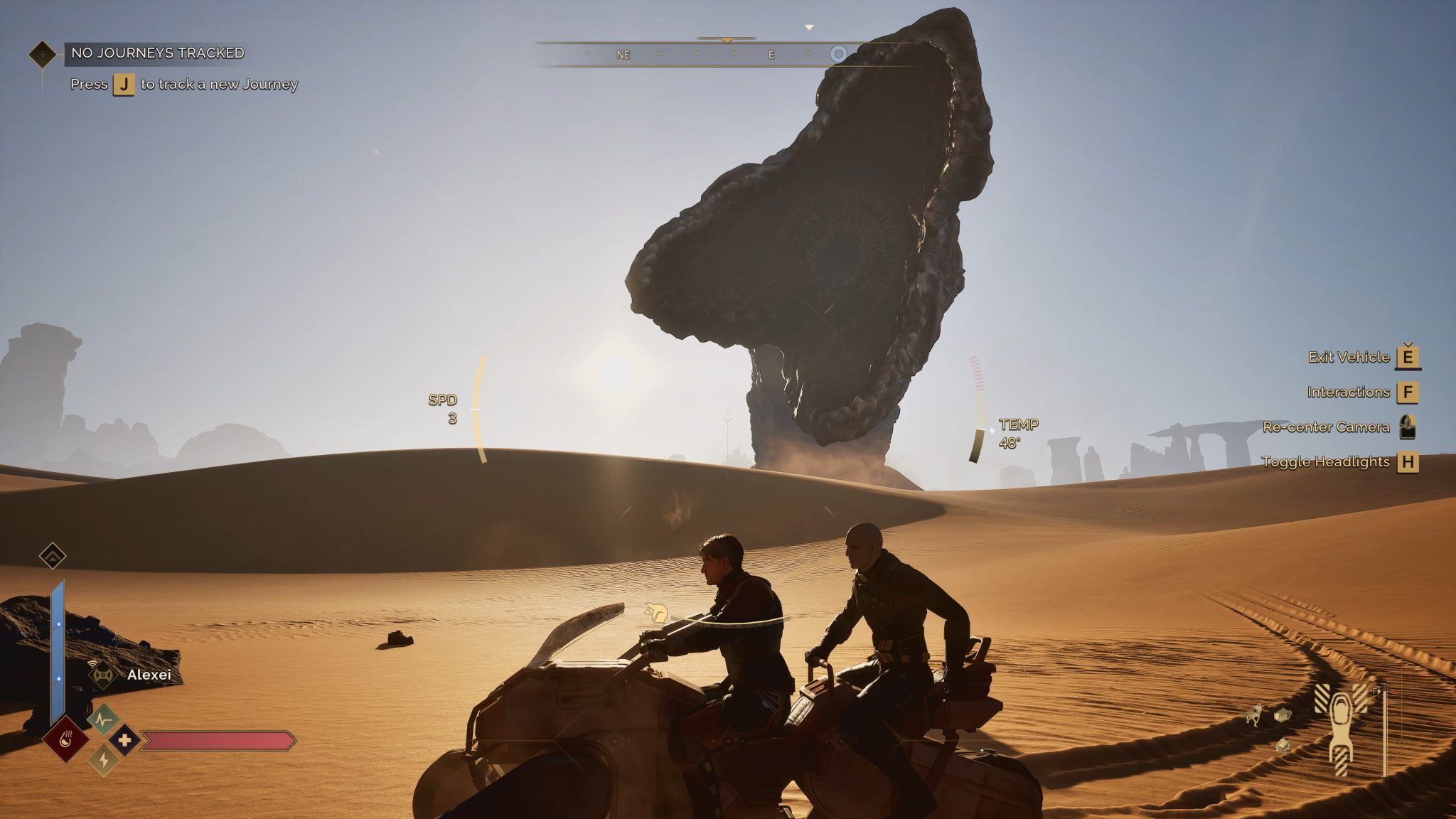Viewport: 1456px width, 819px height.
Task: Toggle the left hazard stripe indicator
Action: point(1322,697)
